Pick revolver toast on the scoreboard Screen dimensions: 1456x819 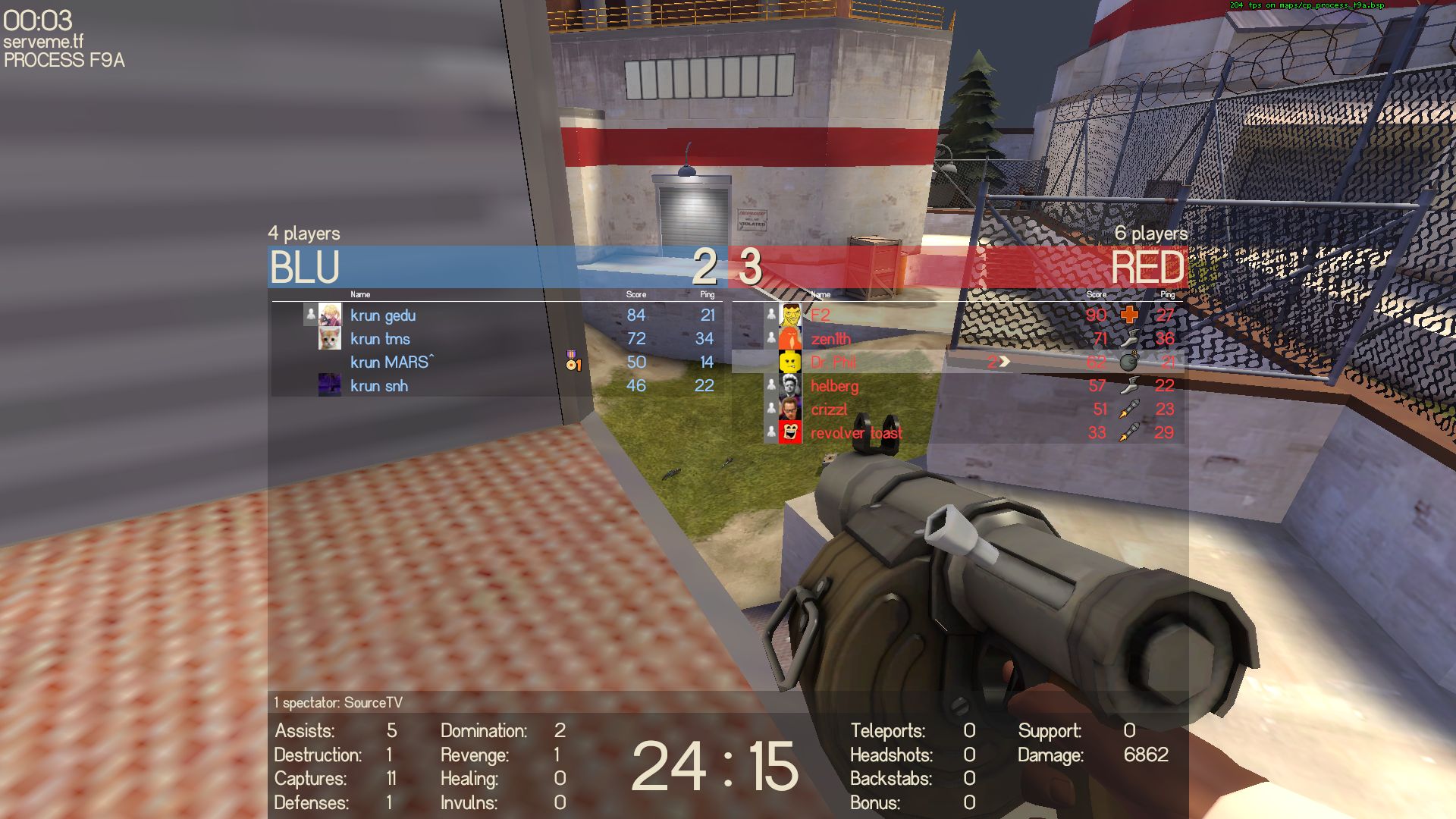tap(856, 433)
